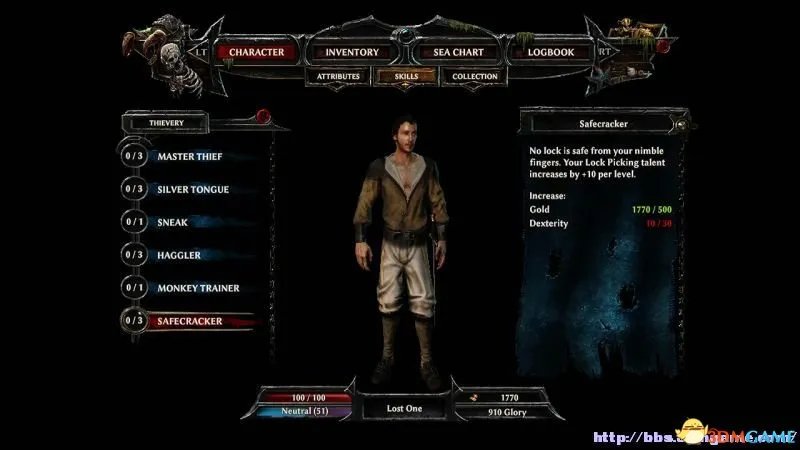This screenshot has width=800, height=450.
Task: Choose the Silver Tongue skill
Action: [x=192, y=189]
